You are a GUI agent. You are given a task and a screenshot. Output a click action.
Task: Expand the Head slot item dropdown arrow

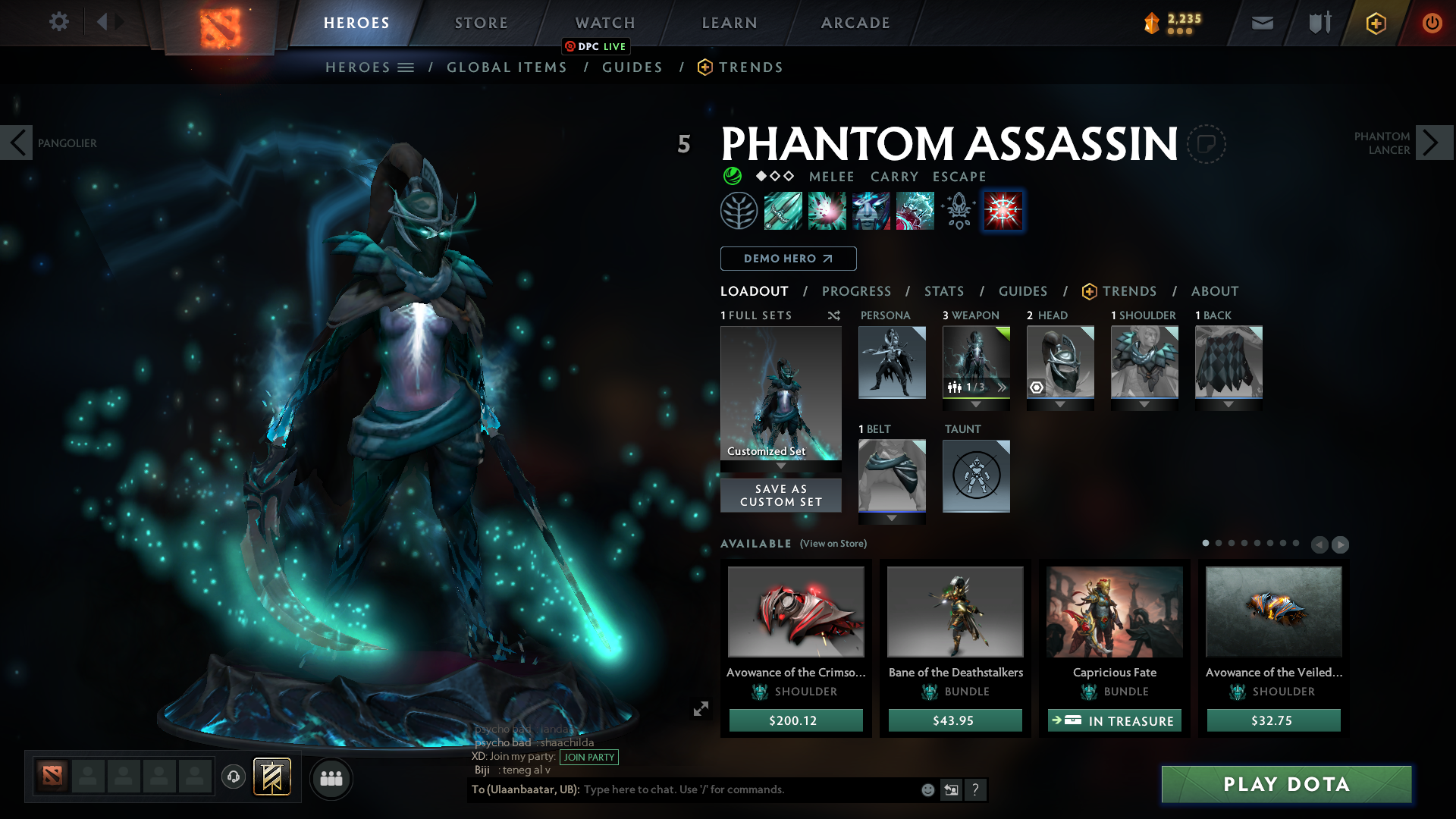coord(1060,404)
